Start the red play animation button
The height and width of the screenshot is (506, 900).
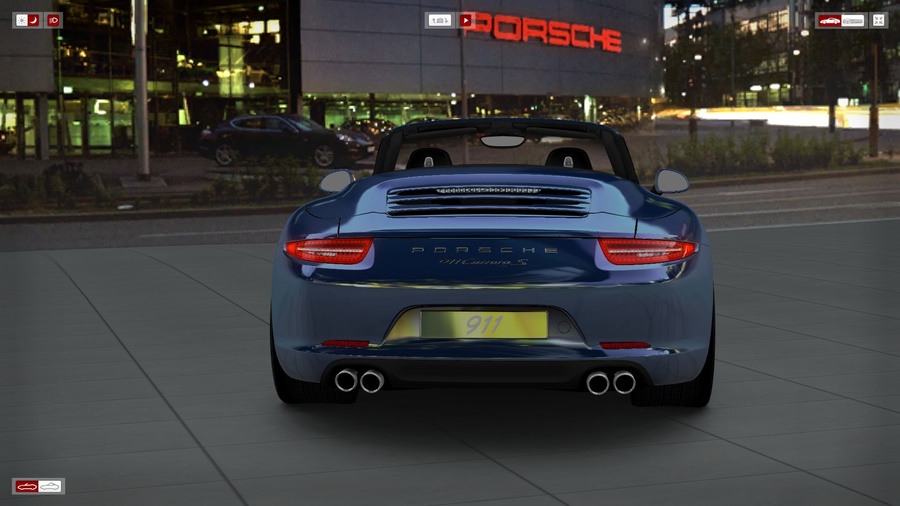pyautogui.click(x=465, y=20)
